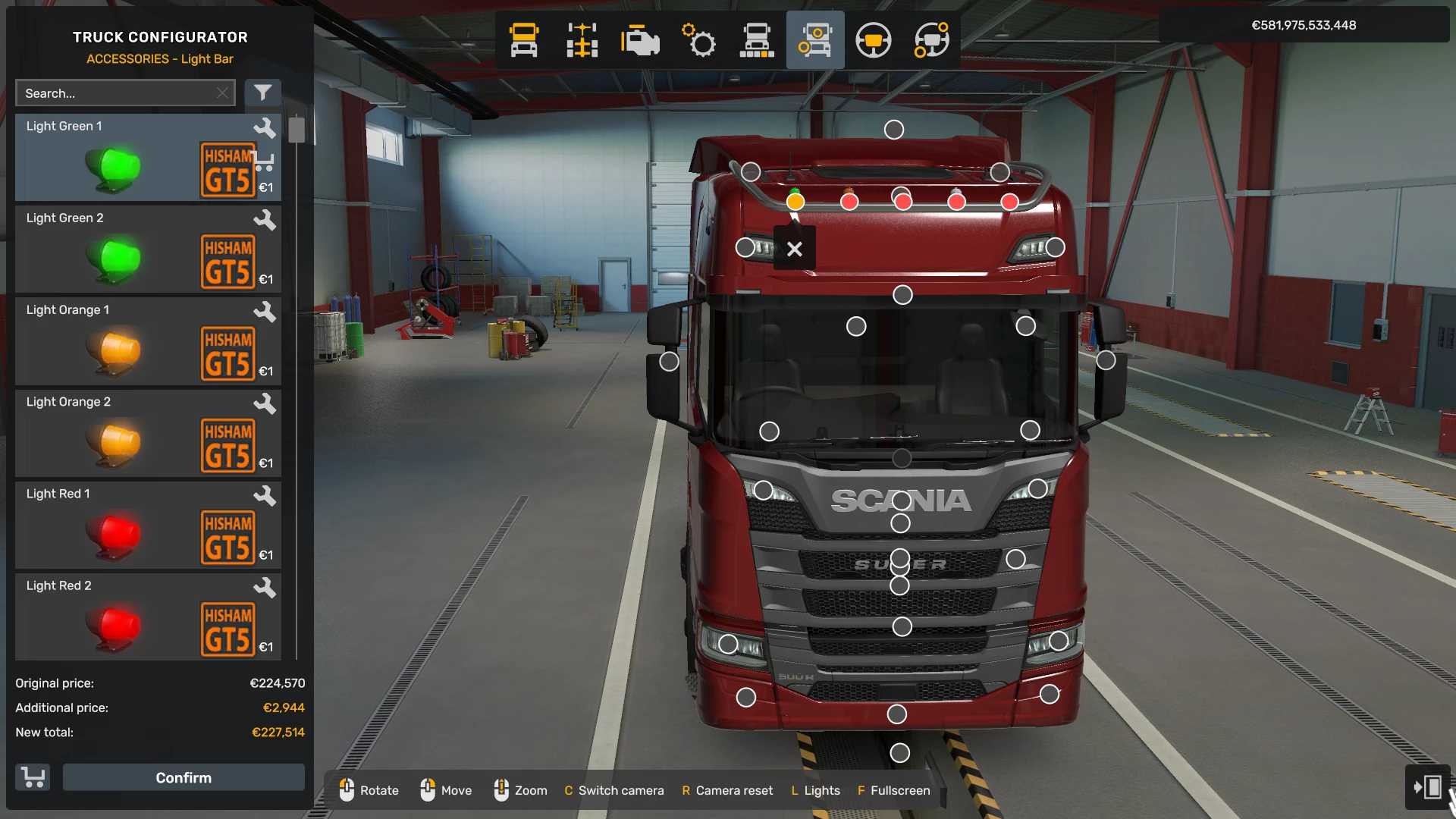The height and width of the screenshot is (819, 1456).
Task: Switch to the steering wheel interior tab
Action: [873, 40]
